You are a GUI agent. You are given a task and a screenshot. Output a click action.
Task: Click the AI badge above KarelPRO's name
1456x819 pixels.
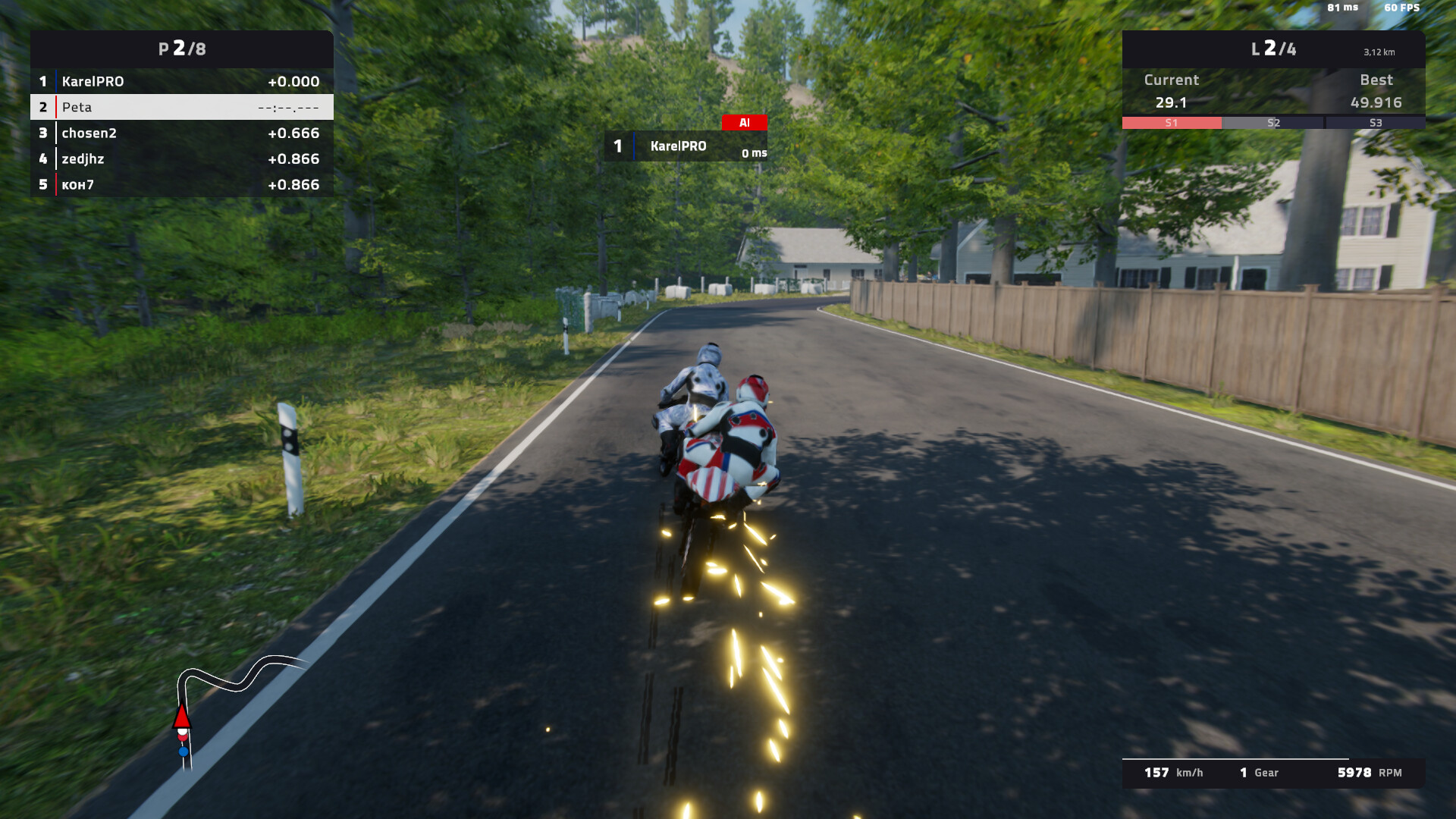(x=744, y=121)
